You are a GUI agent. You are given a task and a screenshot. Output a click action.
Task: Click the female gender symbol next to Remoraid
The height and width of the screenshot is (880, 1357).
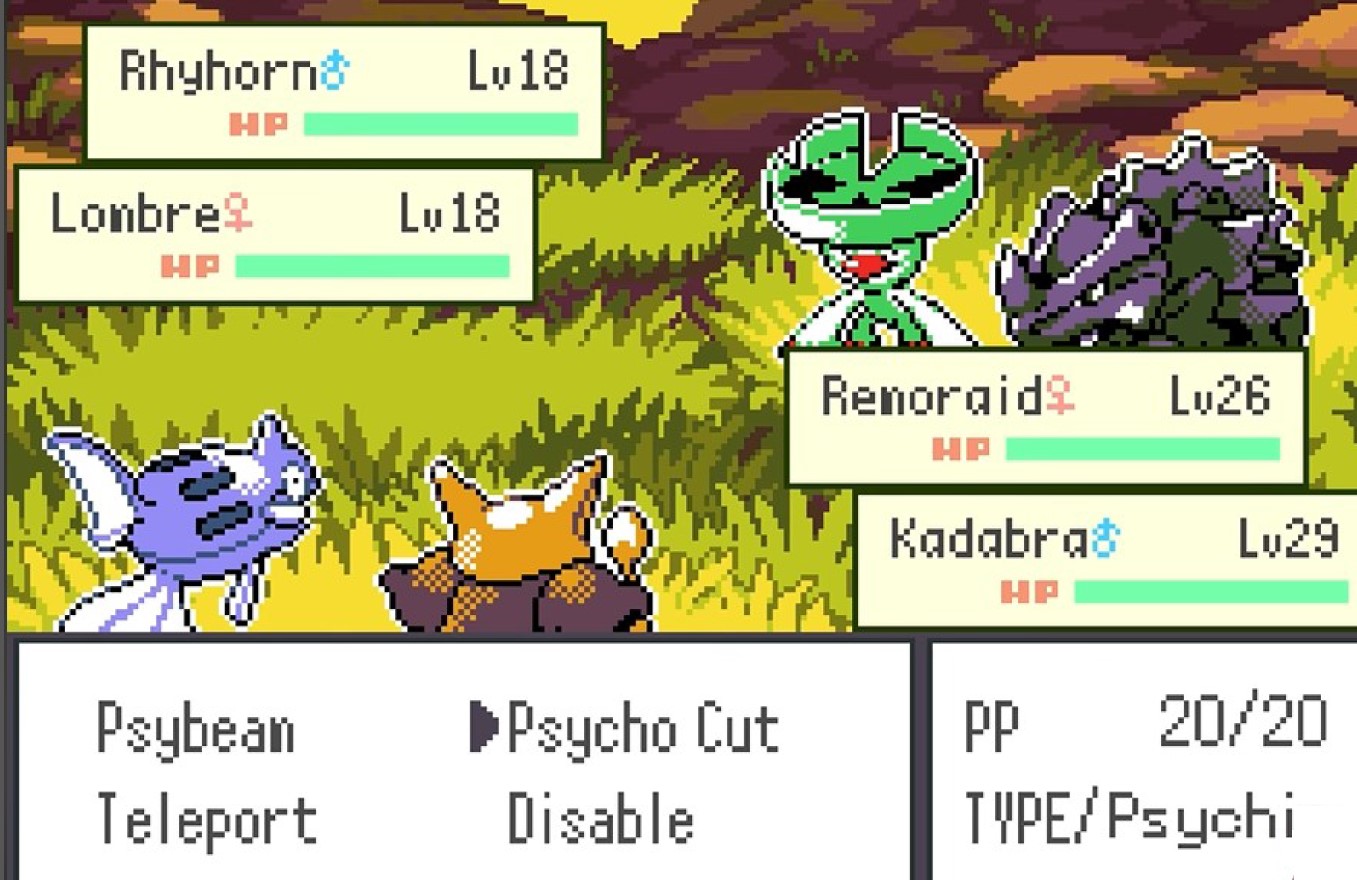(1060, 396)
